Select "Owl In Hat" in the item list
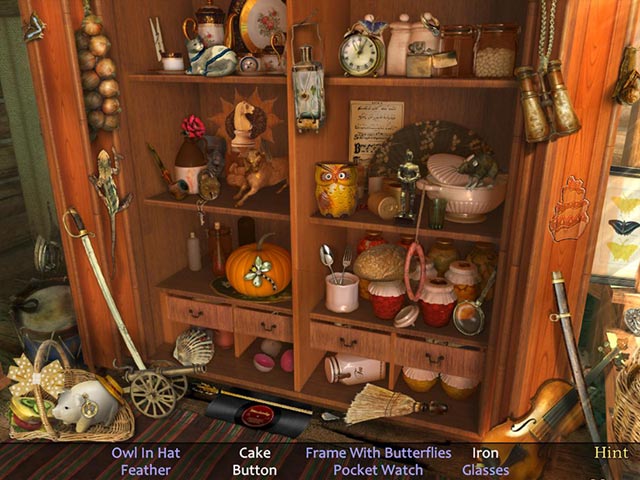Screen dimensions: 640x480 pyautogui.click(x=146, y=453)
